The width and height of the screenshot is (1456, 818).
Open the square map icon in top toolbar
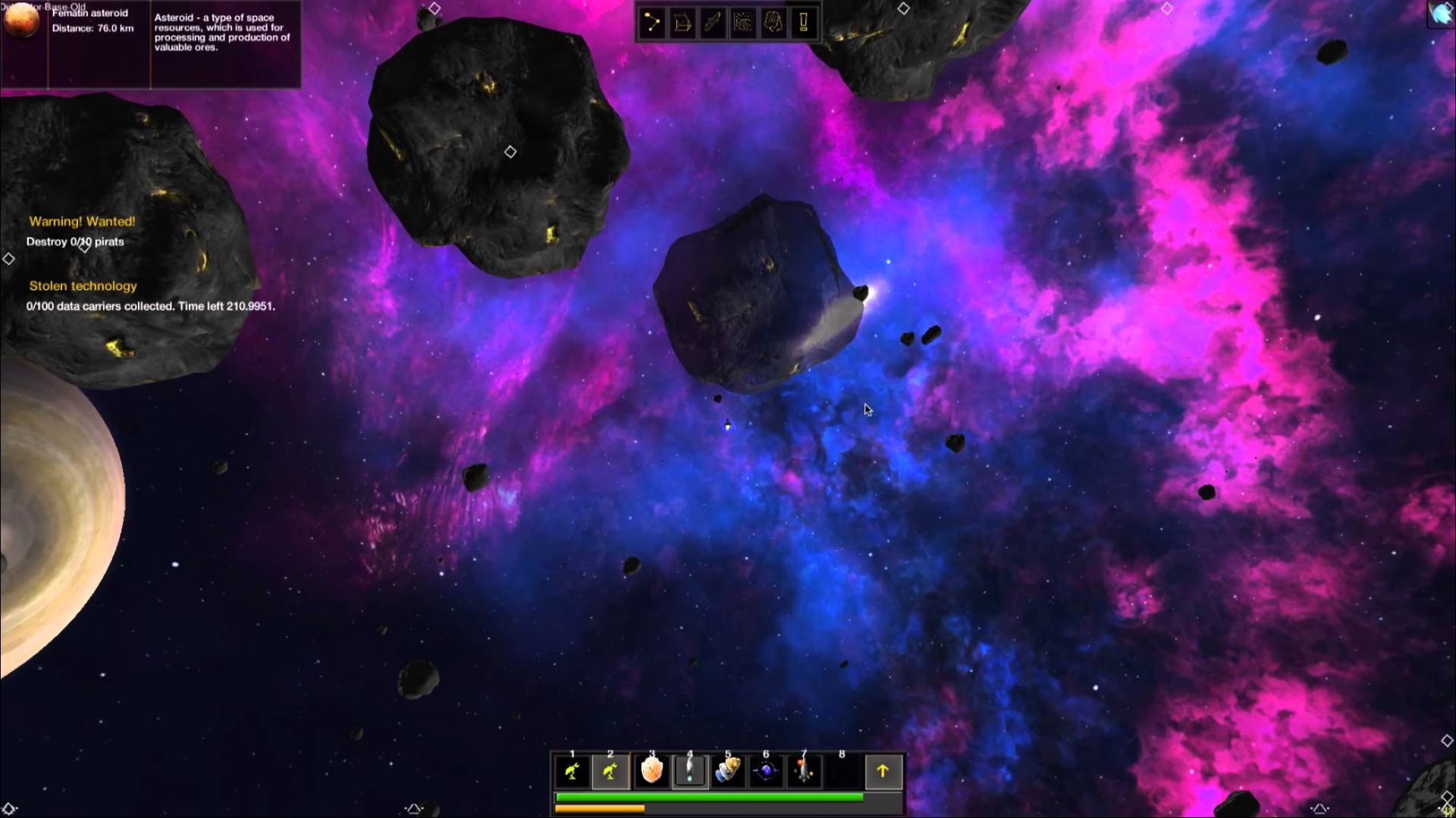click(743, 23)
